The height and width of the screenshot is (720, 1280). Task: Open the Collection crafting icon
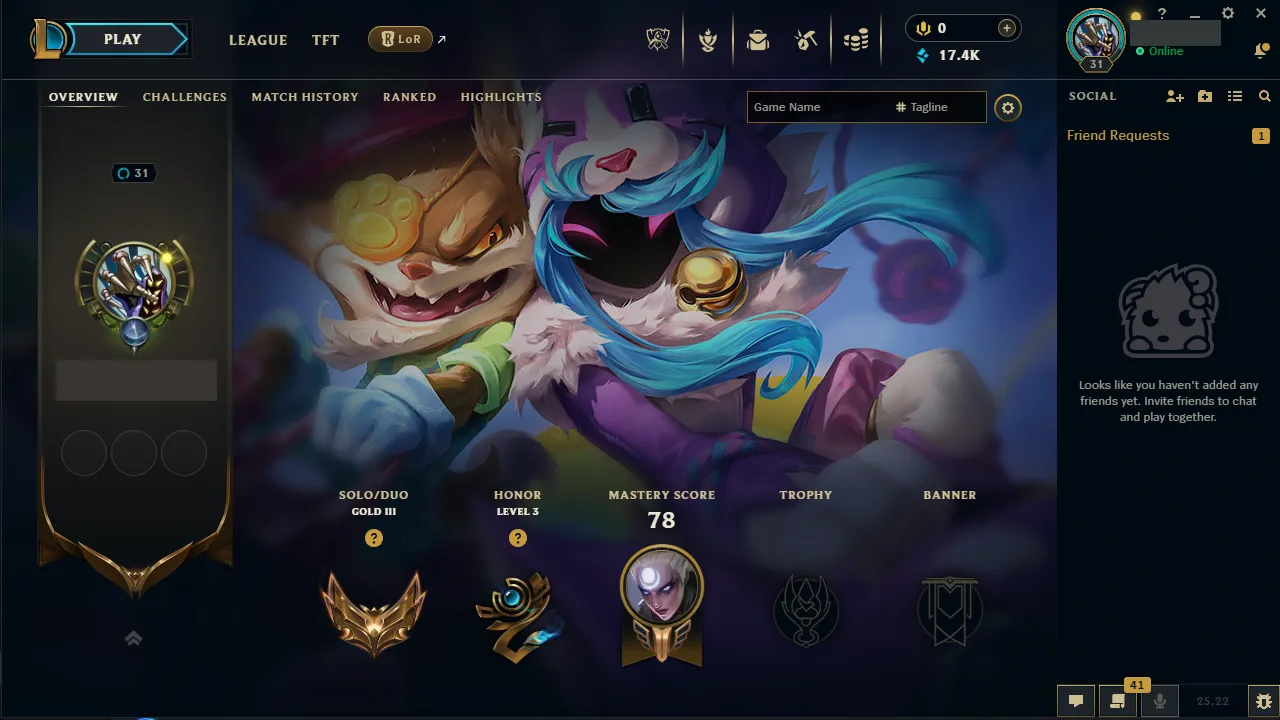pyautogui.click(x=806, y=40)
